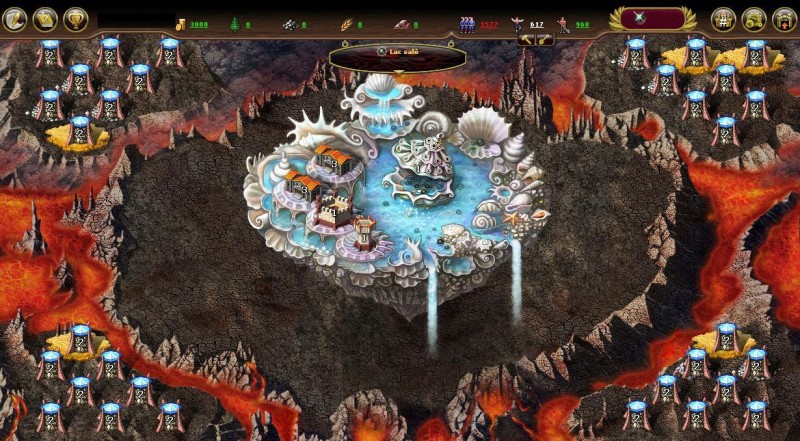The width and height of the screenshot is (800, 441).
Task: Open the grid hash icon menu
Action: click(724, 18)
